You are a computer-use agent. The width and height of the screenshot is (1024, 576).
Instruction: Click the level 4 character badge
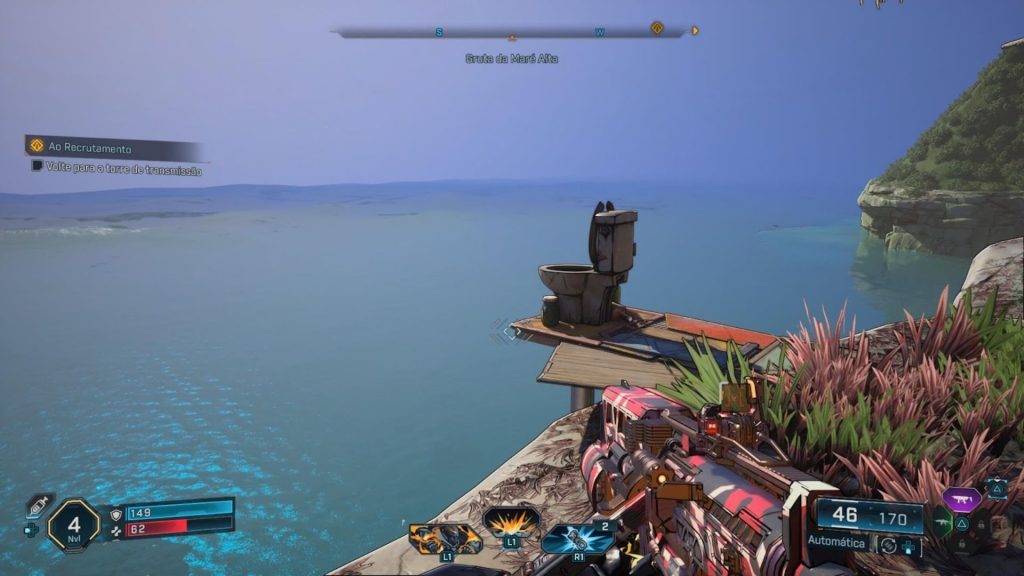[x=74, y=524]
